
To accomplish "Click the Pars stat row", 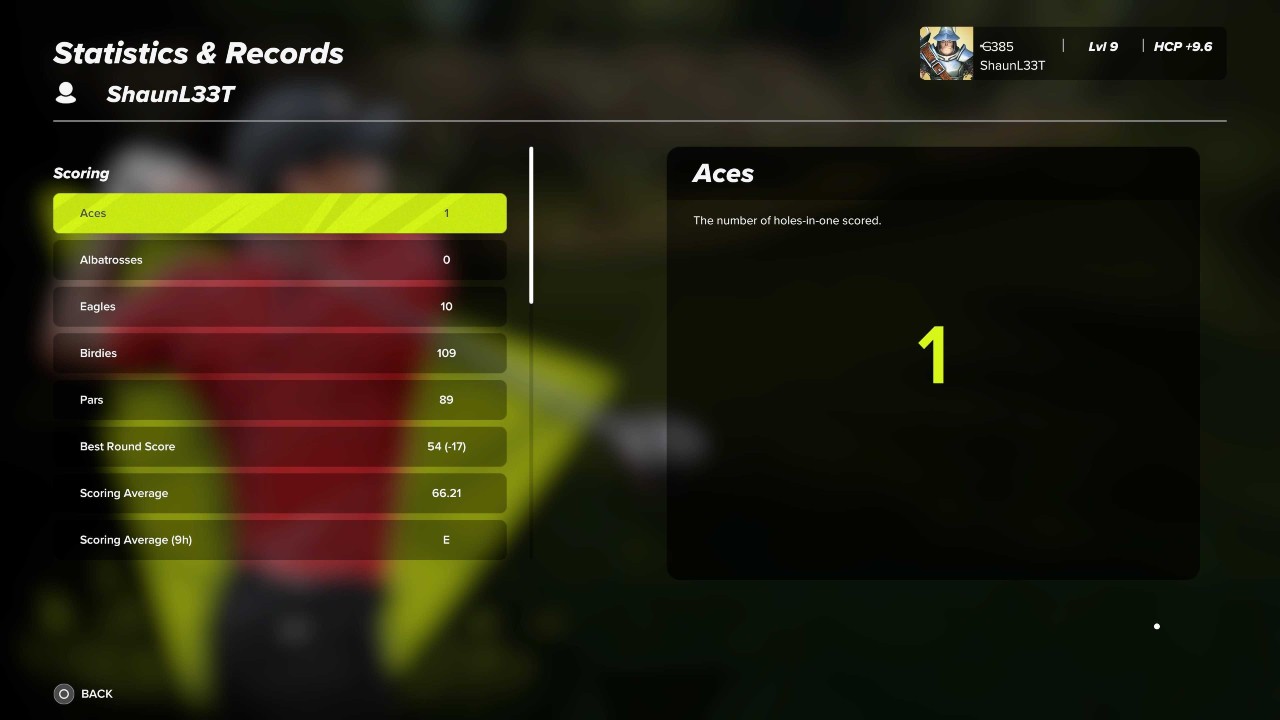I will [279, 399].
